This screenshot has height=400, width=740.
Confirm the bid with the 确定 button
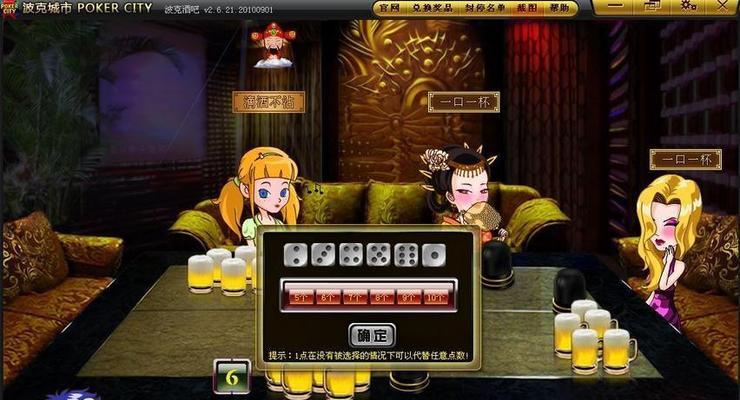tap(372, 335)
